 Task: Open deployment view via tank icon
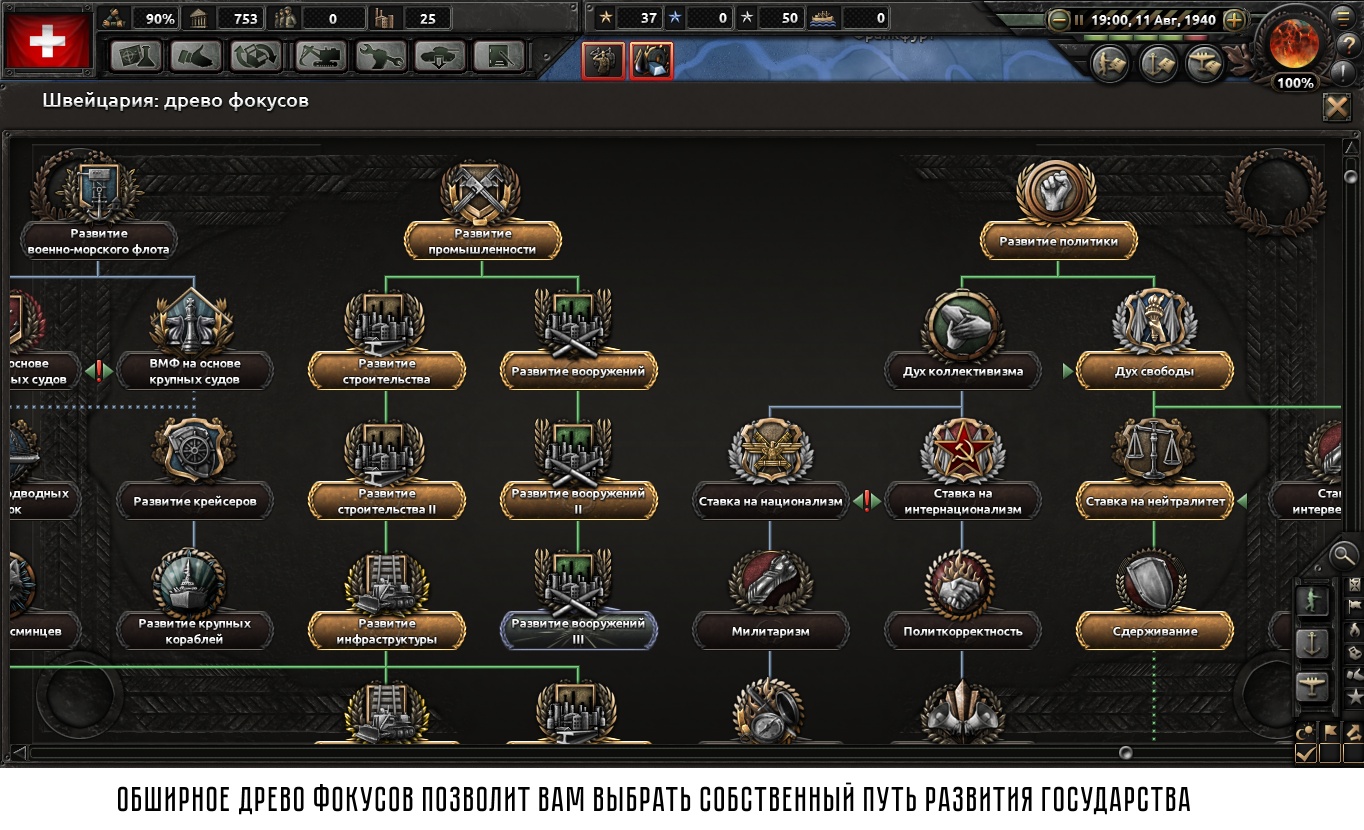point(441,57)
